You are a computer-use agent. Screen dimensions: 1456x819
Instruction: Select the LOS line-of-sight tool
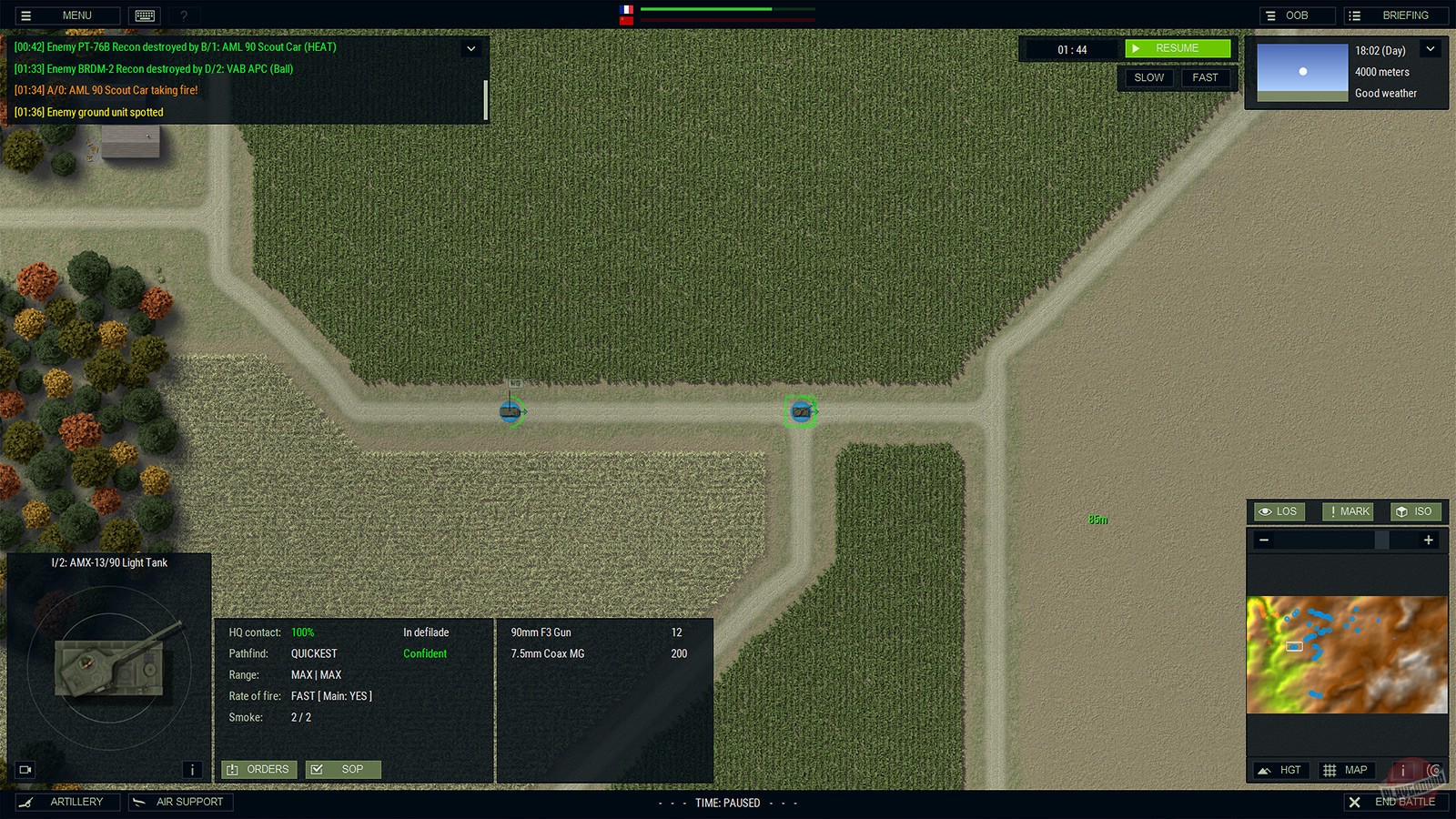tap(1278, 511)
